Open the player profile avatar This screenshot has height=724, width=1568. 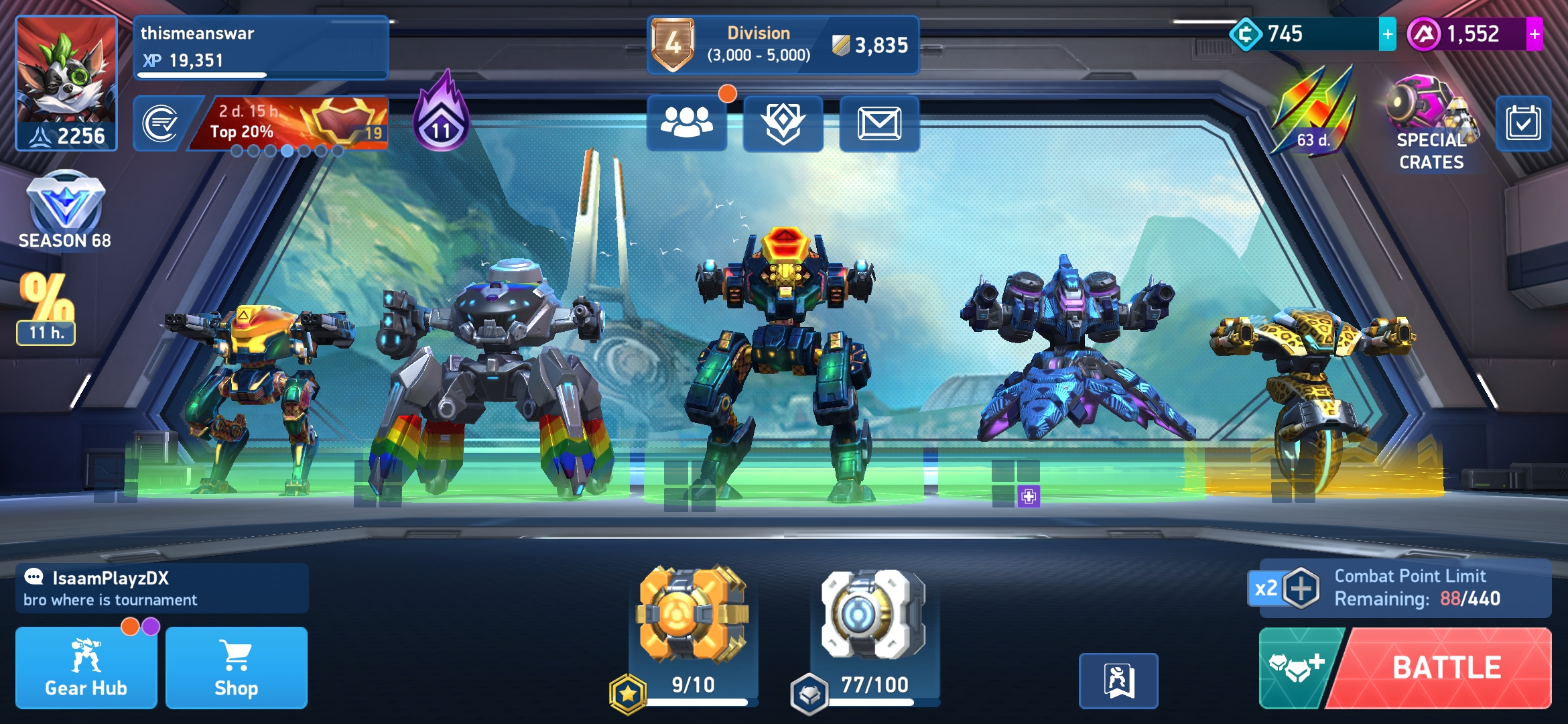click(66, 83)
